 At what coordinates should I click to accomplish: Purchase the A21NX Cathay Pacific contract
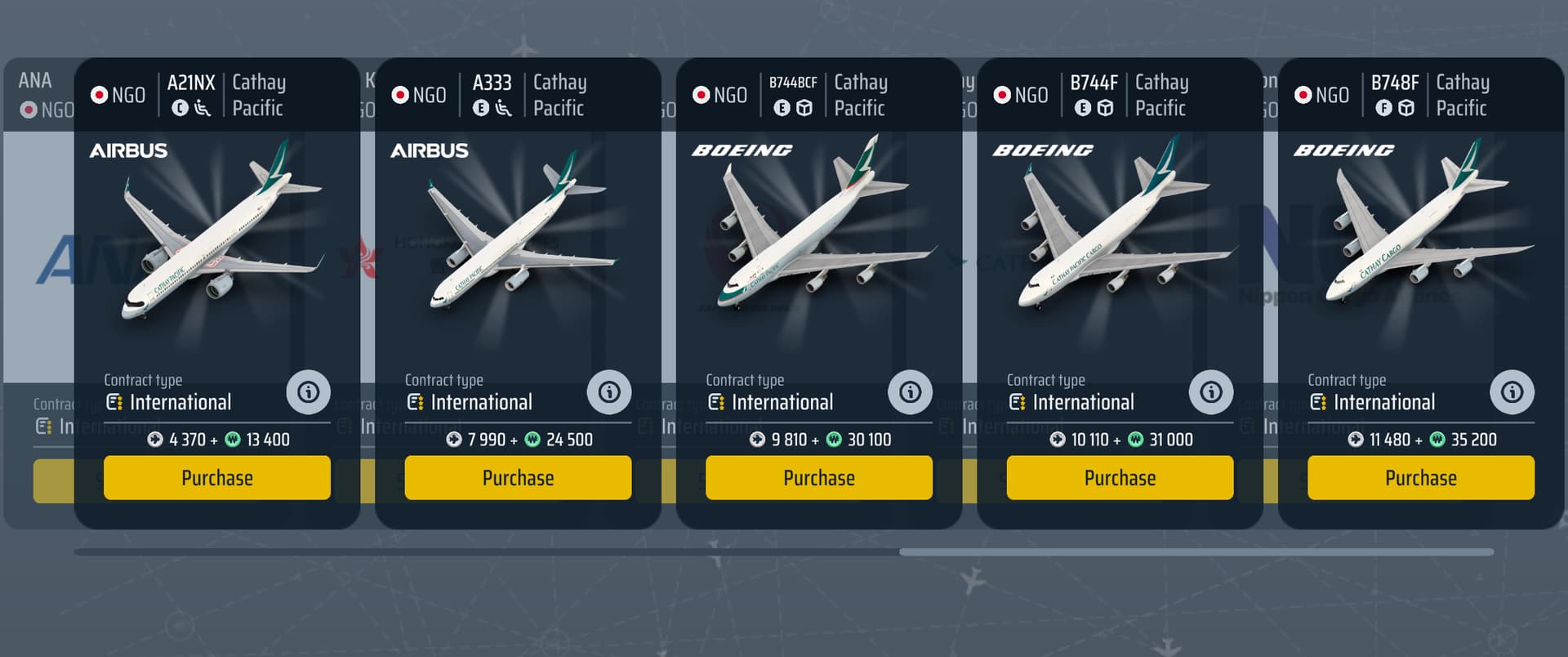[216, 478]
